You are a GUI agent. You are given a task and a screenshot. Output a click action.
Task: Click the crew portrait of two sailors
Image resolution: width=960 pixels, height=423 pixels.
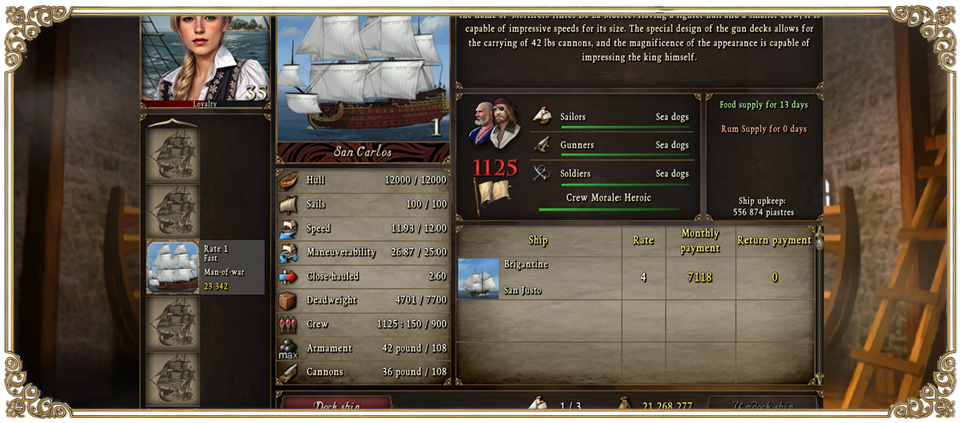pyautogui.click(x=494, y=122)
